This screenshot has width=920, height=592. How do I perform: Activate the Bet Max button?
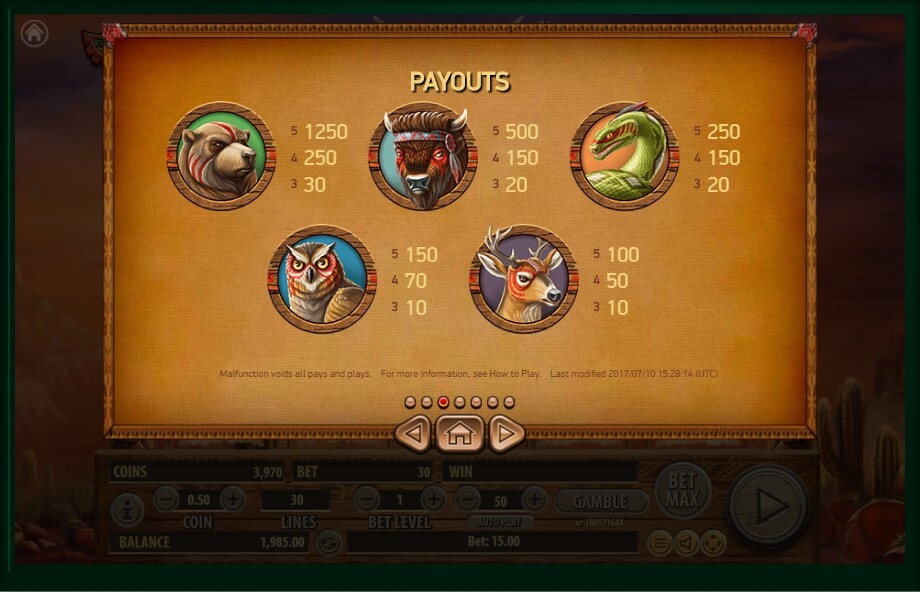tap(683, 491)
